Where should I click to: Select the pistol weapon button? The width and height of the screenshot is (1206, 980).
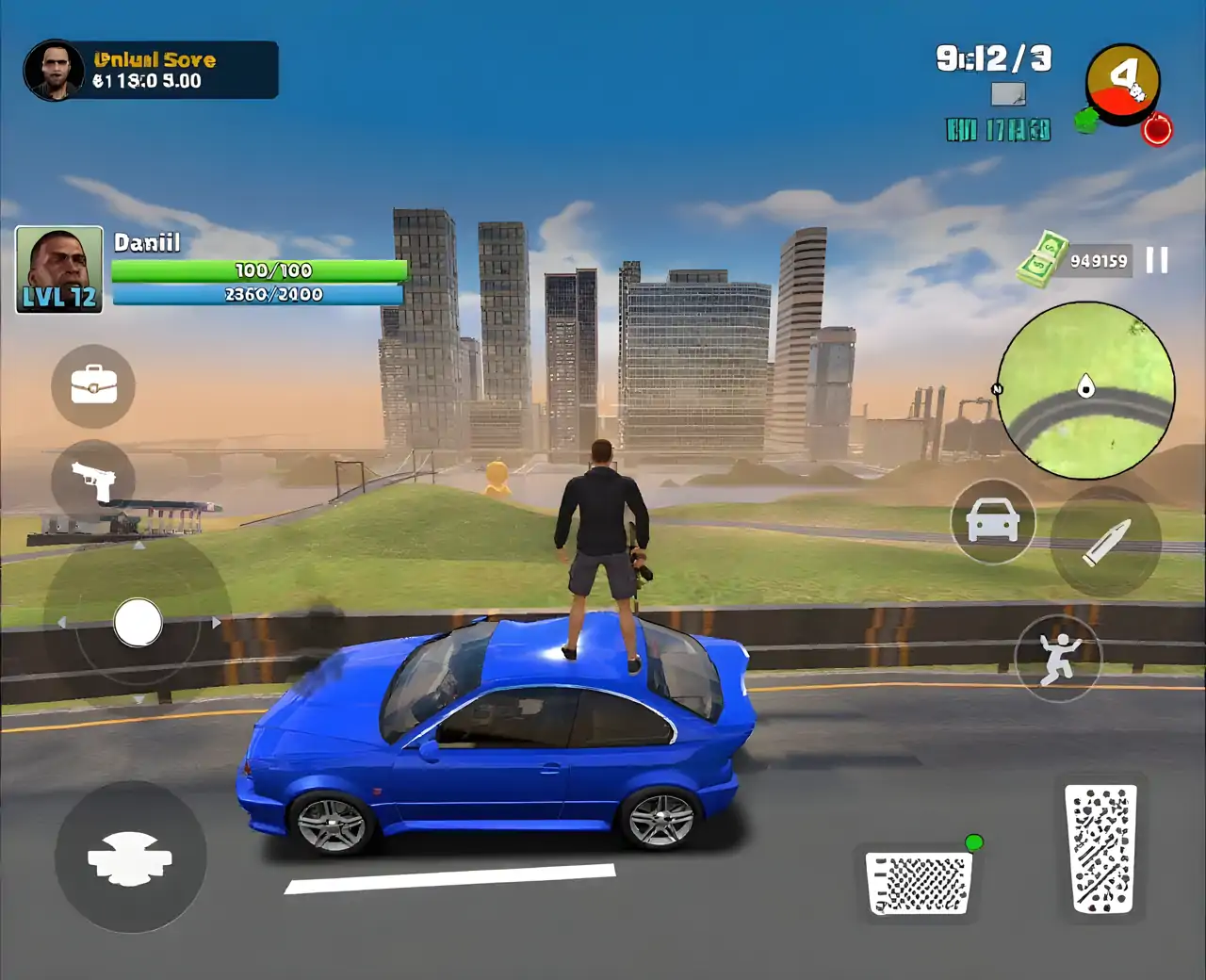click(x=93, y=481)
